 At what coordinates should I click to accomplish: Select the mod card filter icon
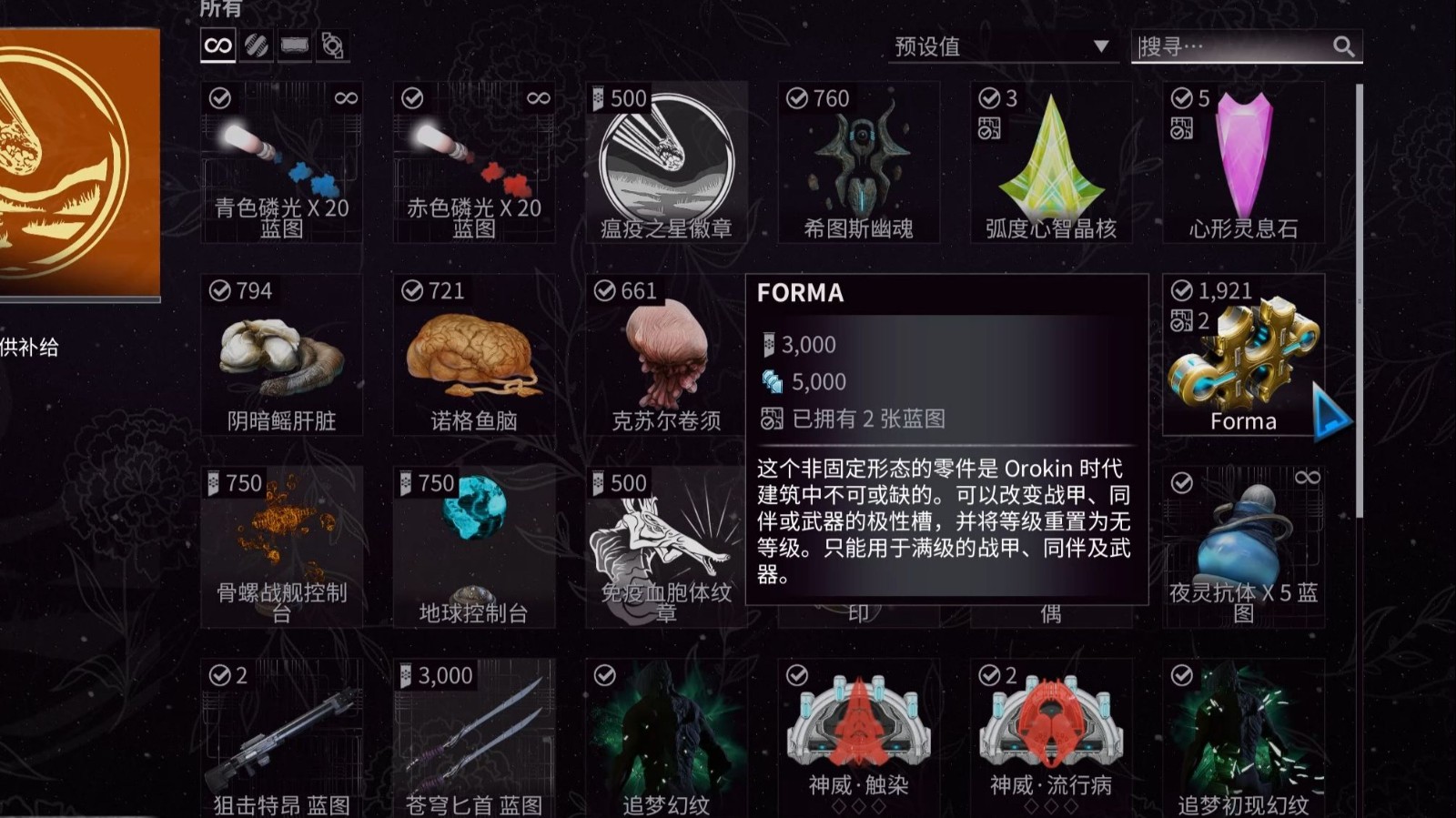296,45
